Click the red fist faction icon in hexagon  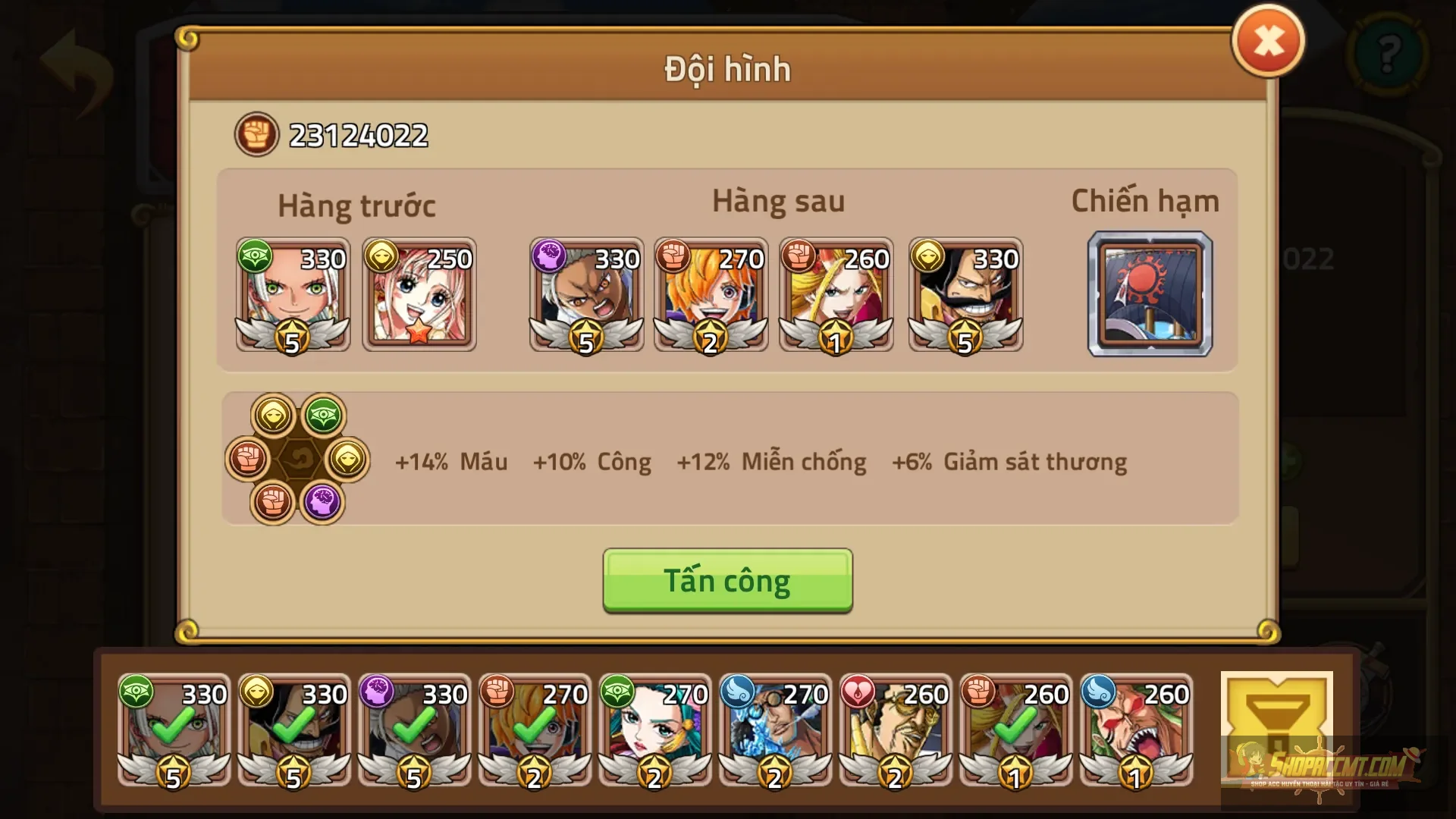pyautogui.click(x=246, y=459)
